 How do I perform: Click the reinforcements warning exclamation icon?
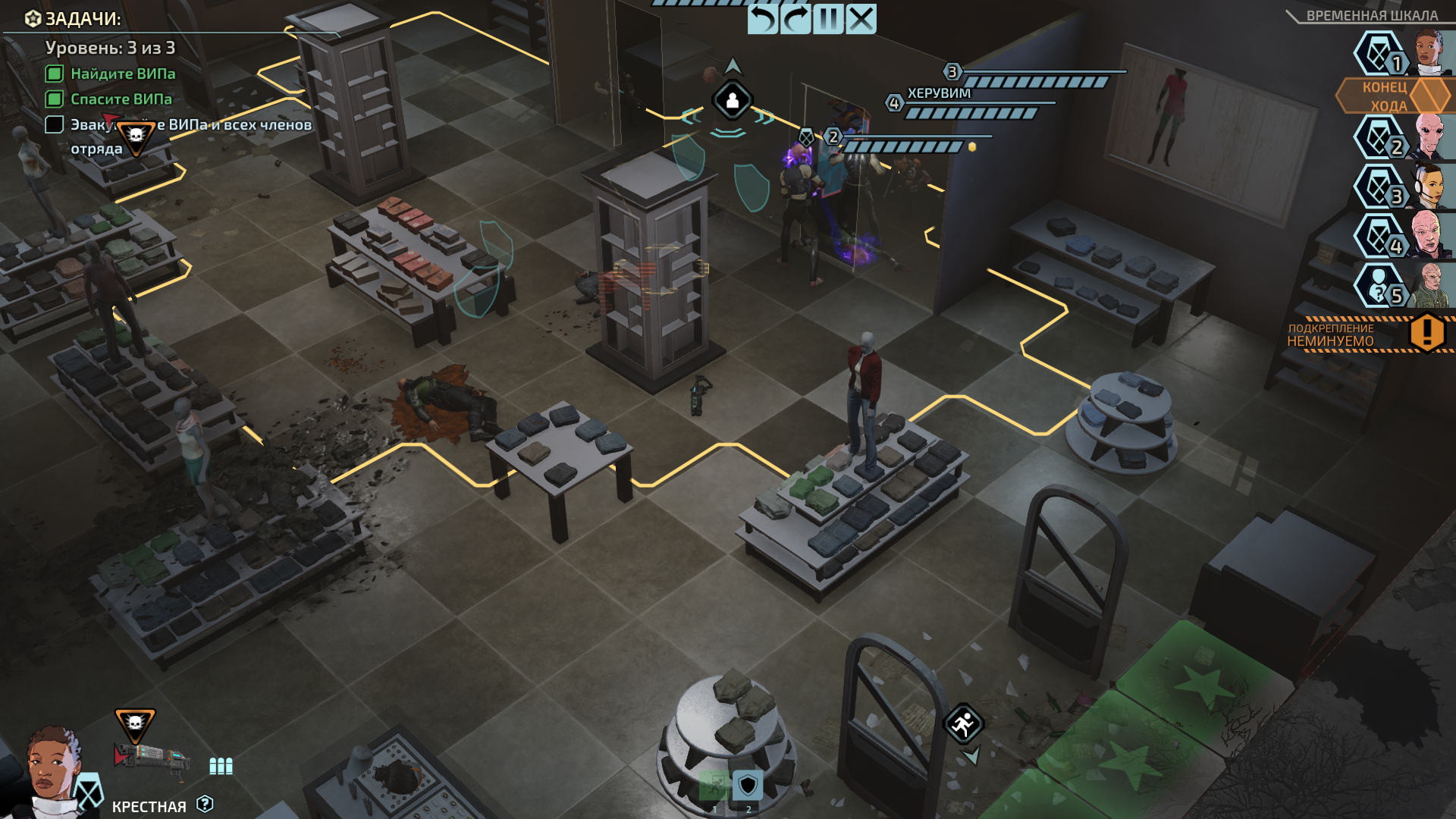pos(1426,333)
